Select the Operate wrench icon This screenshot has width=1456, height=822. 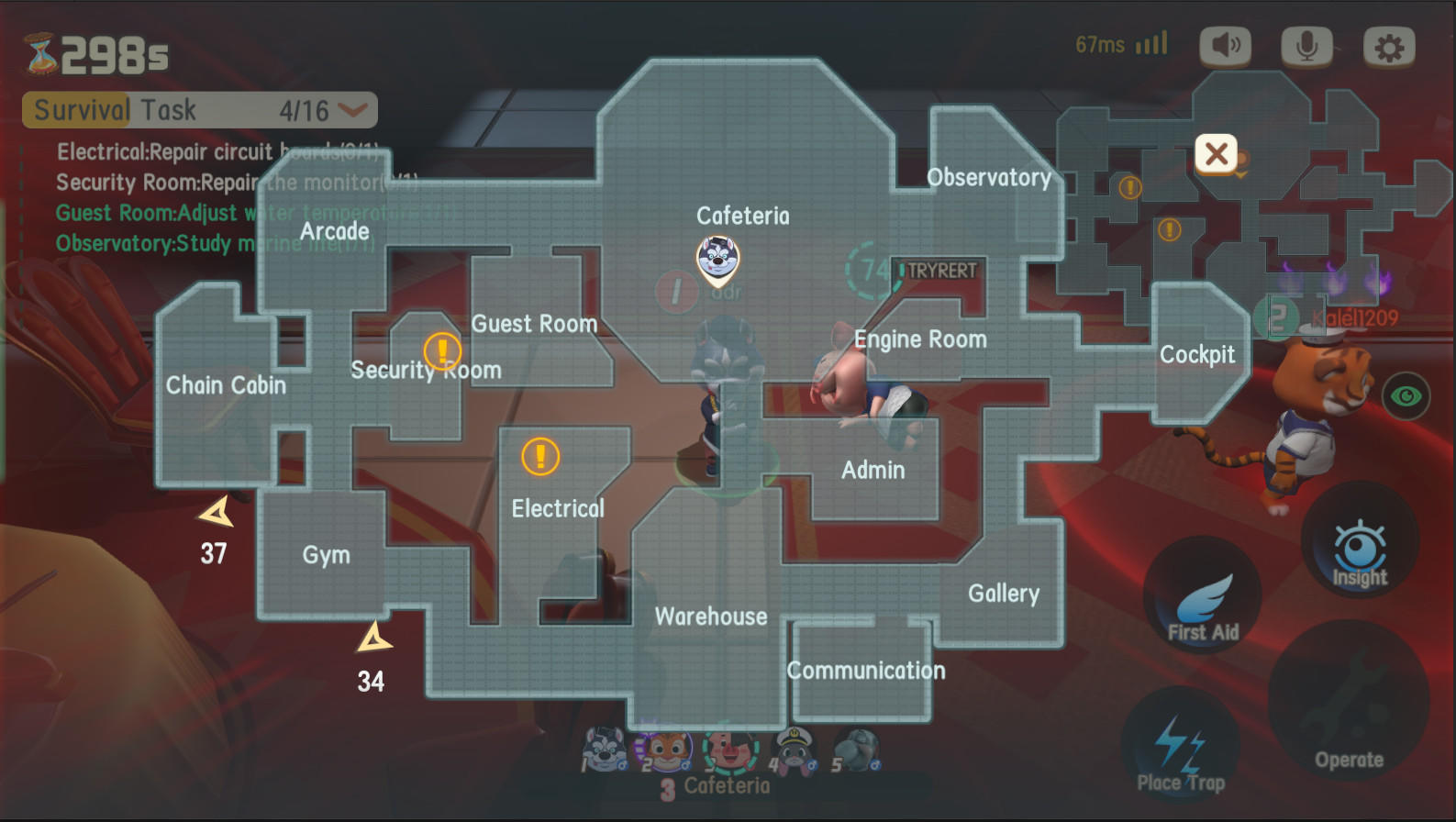click(x=1349, y=706)
